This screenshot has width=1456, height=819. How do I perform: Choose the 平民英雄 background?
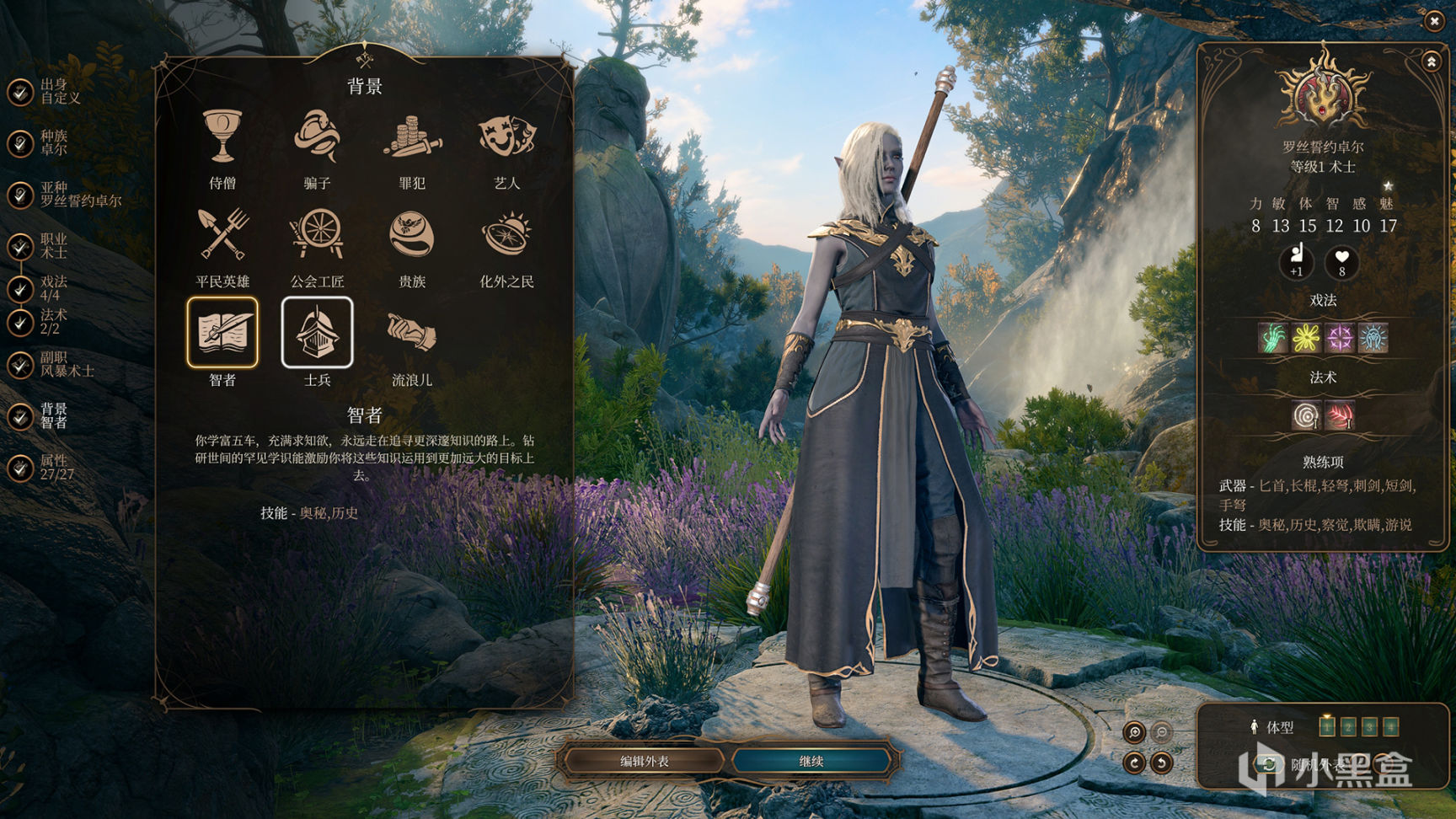click(222, 234)
